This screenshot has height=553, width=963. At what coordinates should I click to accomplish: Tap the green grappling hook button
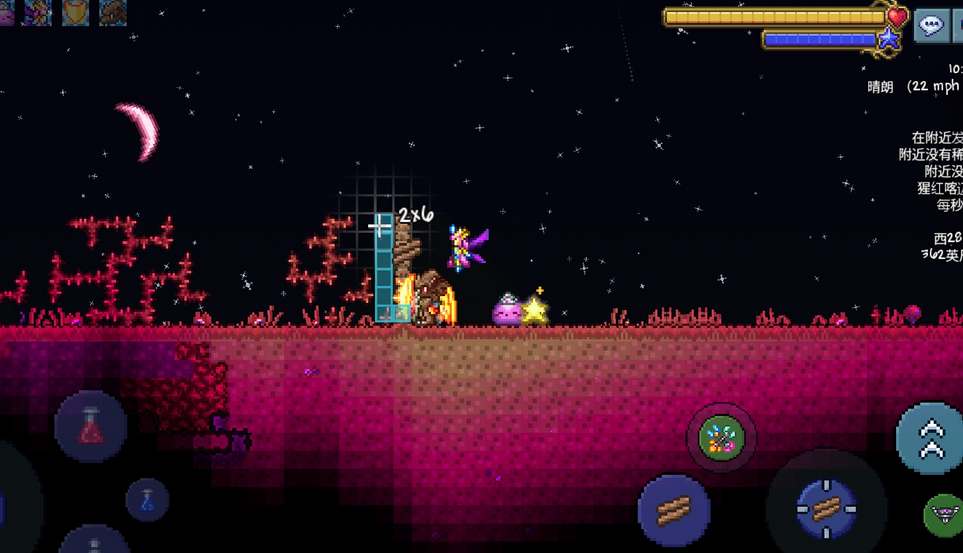click(x=942, y=514)
